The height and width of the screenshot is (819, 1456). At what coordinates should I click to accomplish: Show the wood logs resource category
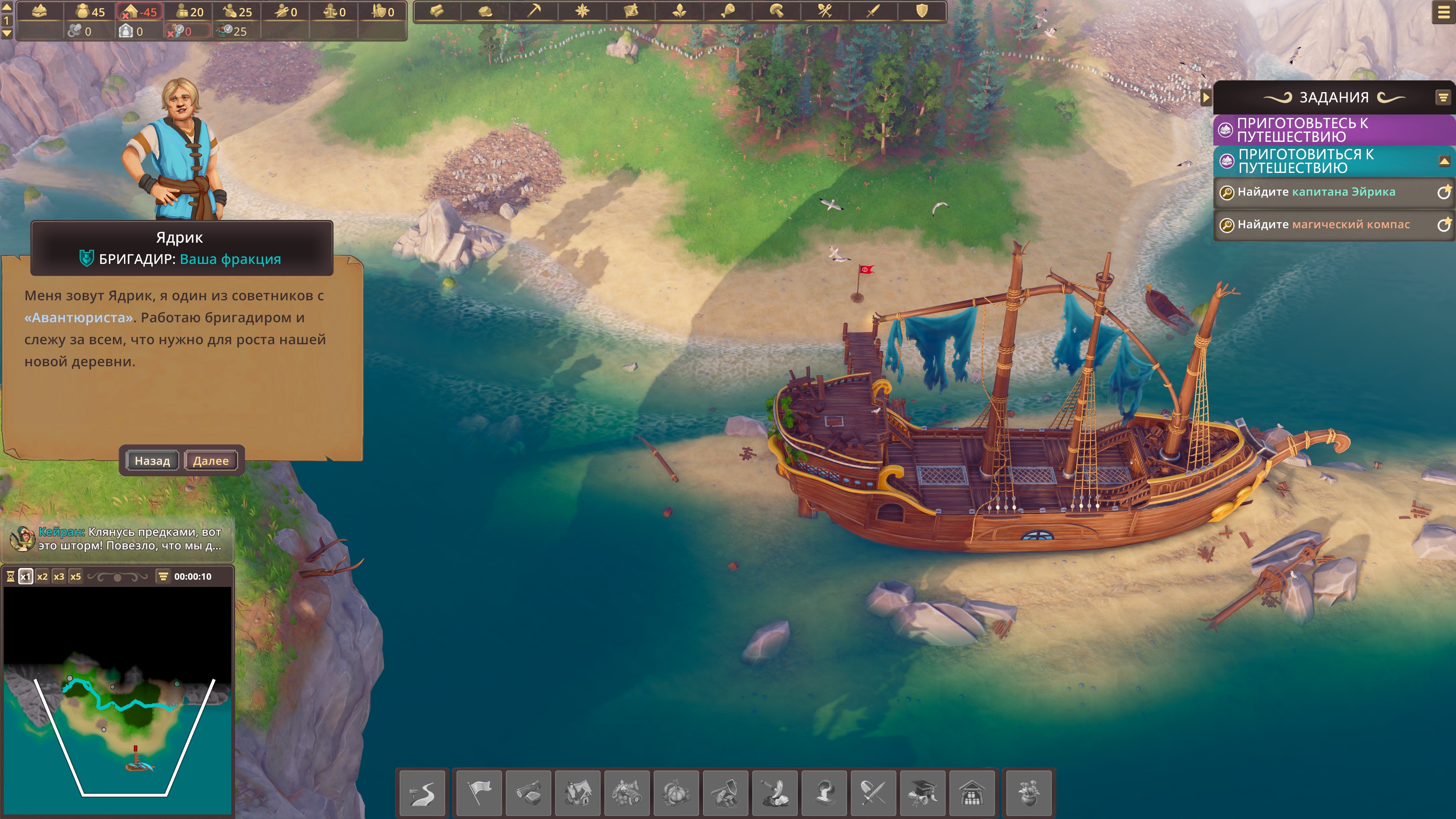point(437,11)
